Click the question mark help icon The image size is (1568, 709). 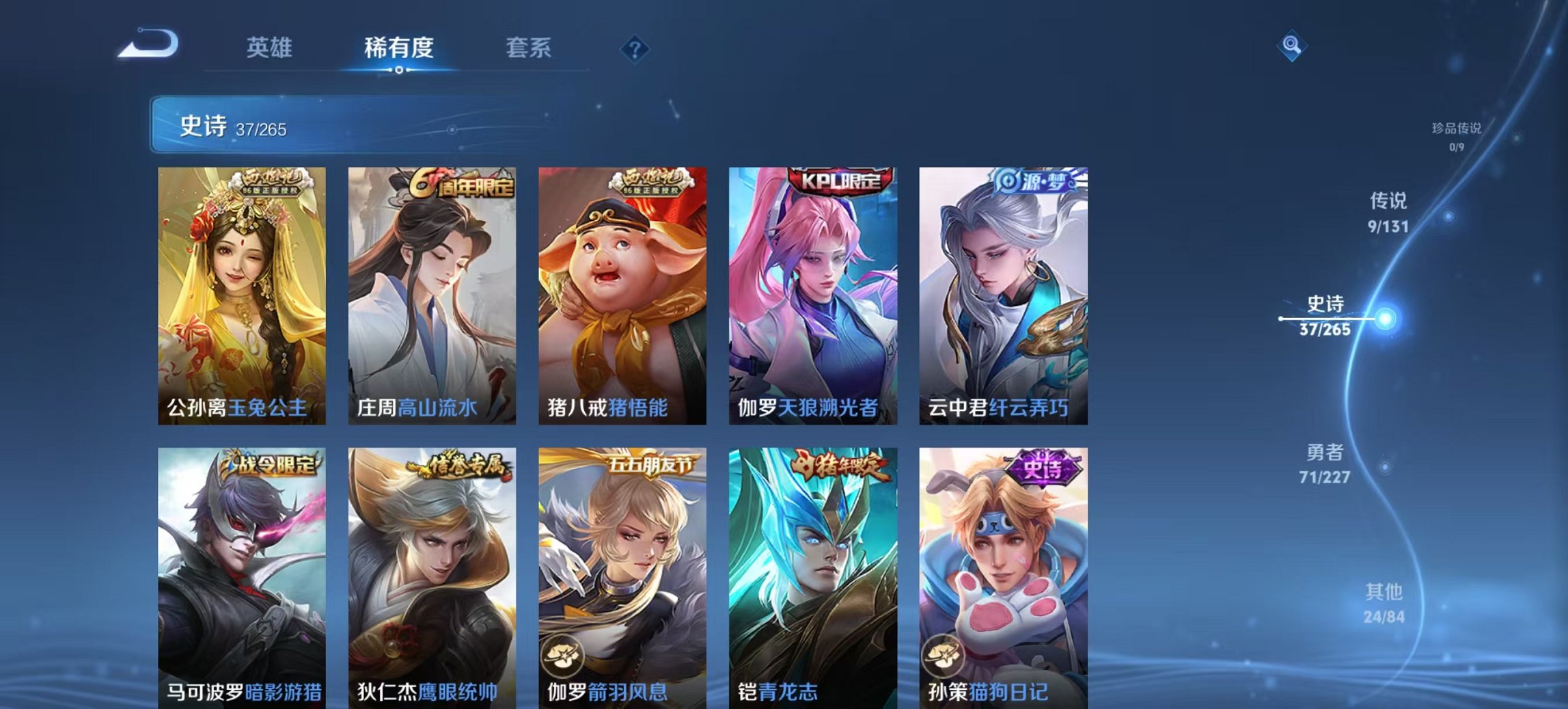(636, 49)
